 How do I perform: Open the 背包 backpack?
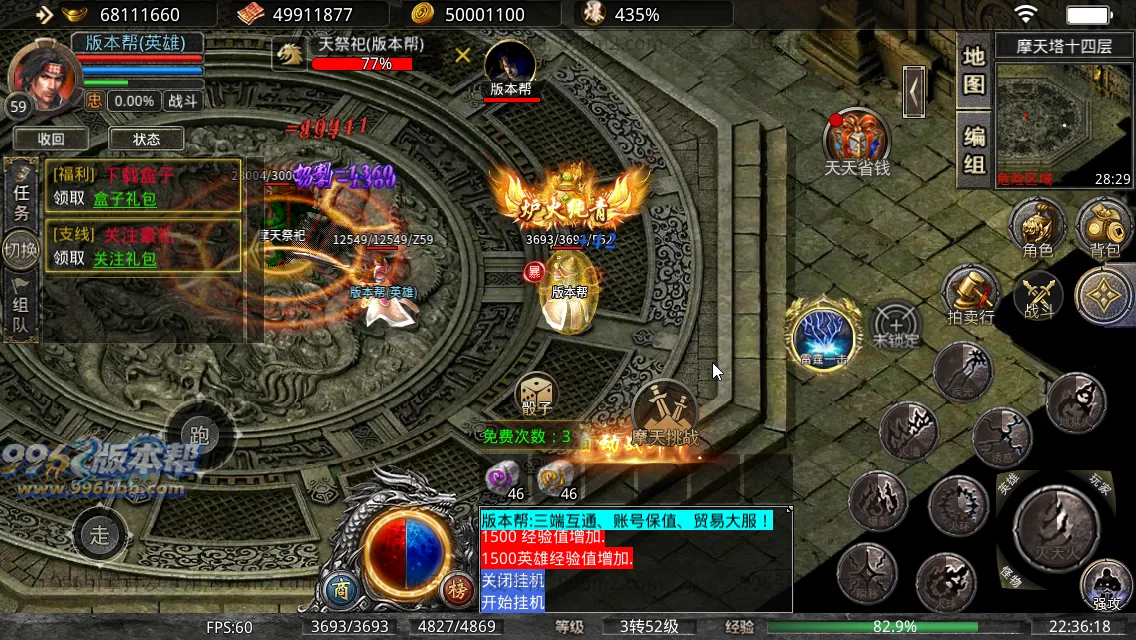pos(1104,228)
